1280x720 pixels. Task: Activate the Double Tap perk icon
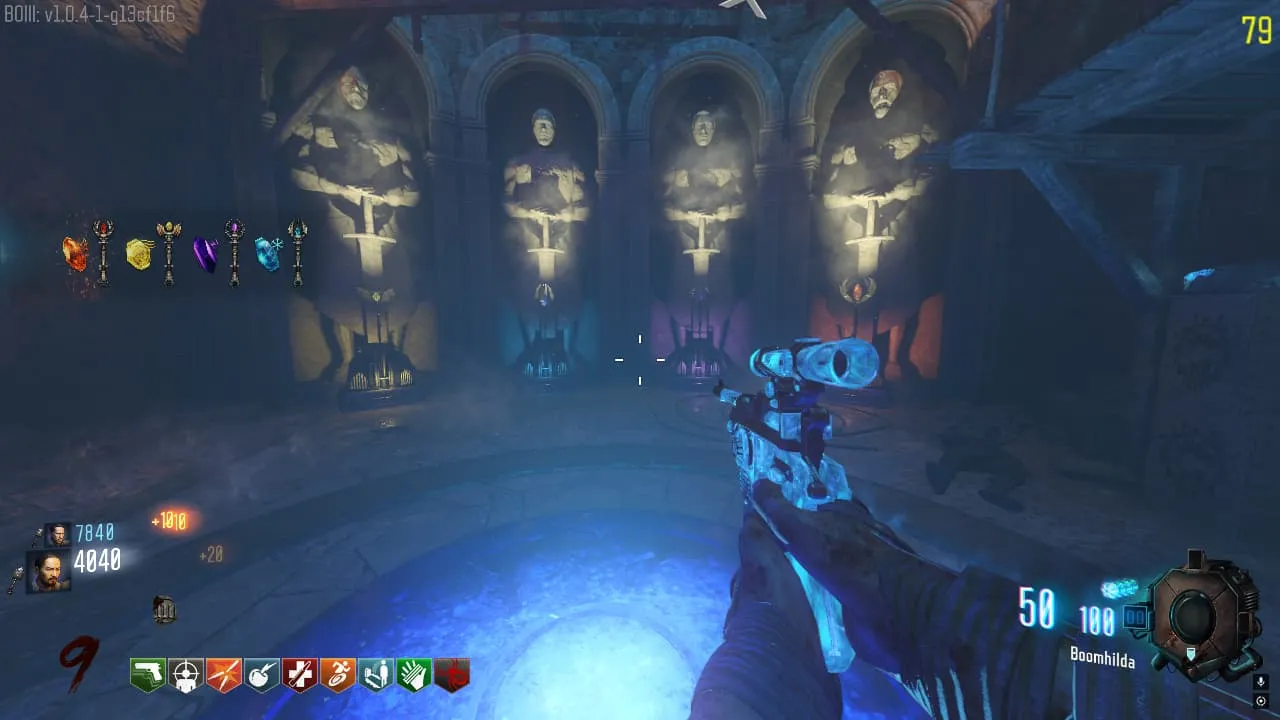tap(224, 675)
